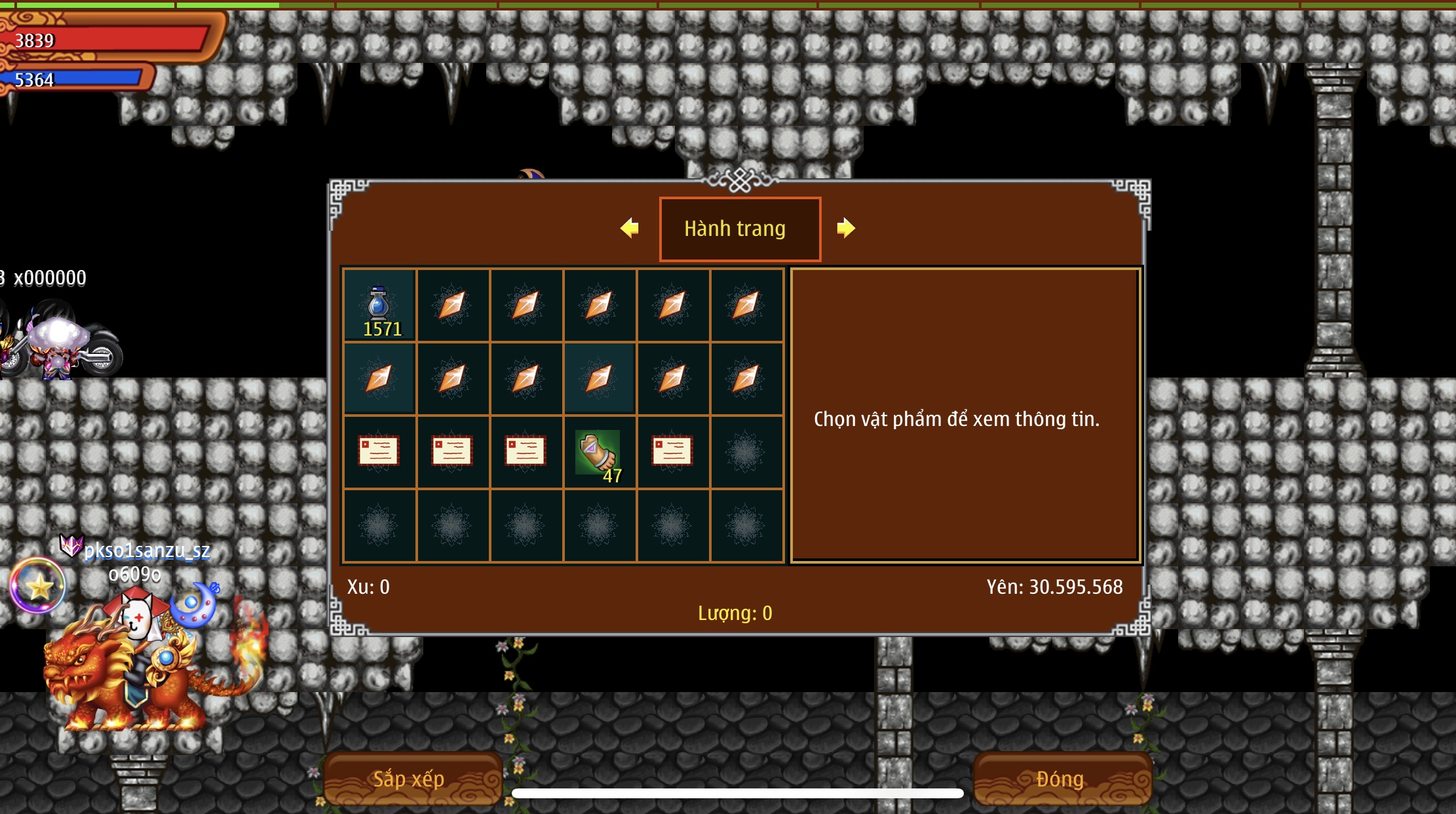
Task: Go to next panel with right arrow
Action: point(845,228)
